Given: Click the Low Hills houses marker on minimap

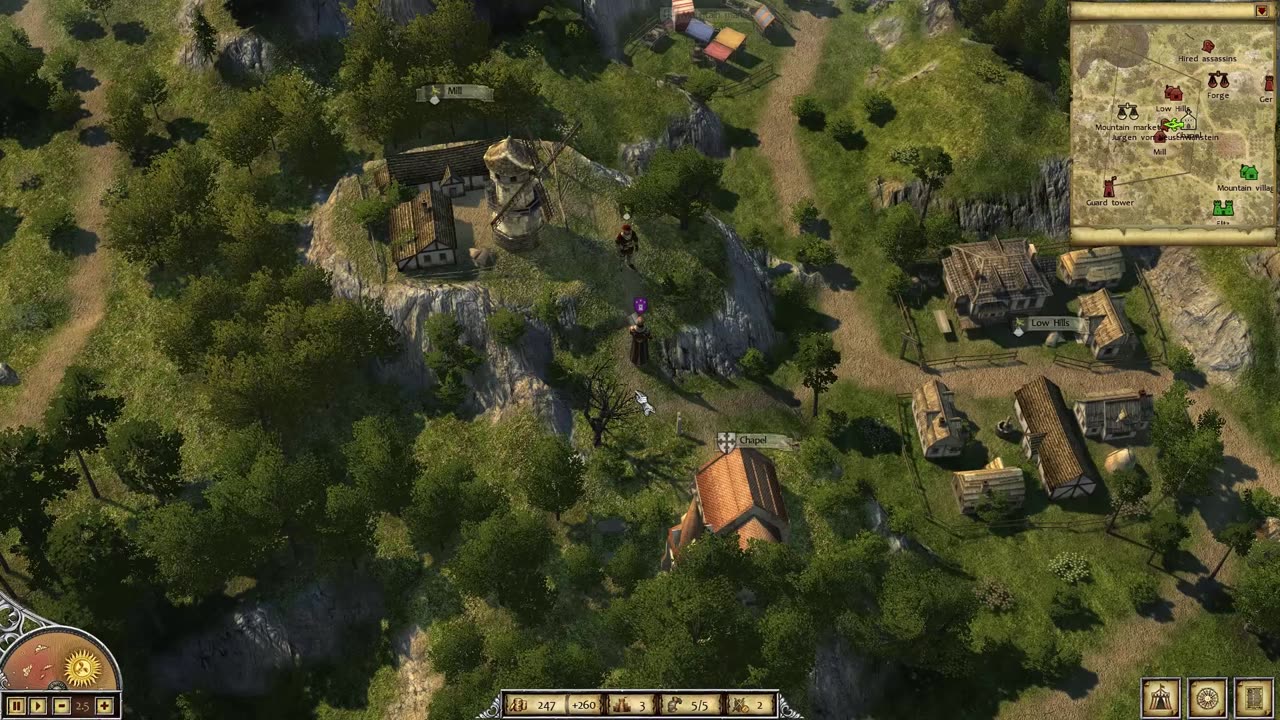Looking at the screenshot, I should (1173, 94).
